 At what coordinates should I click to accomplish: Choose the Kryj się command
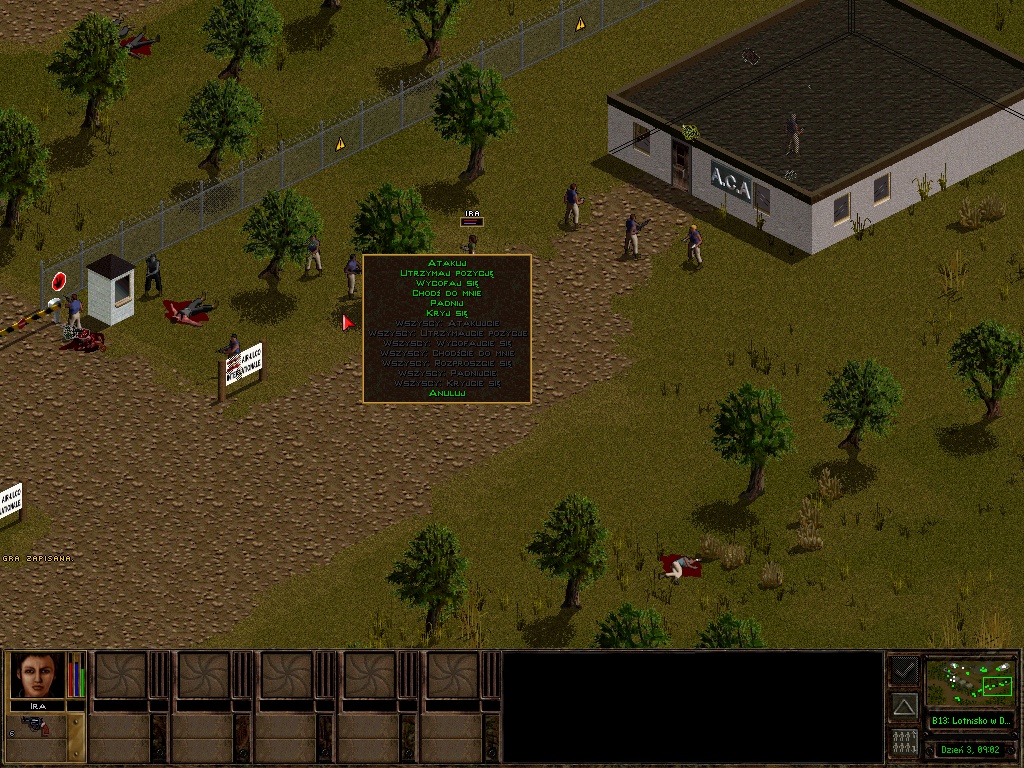[x=447, y=313]
